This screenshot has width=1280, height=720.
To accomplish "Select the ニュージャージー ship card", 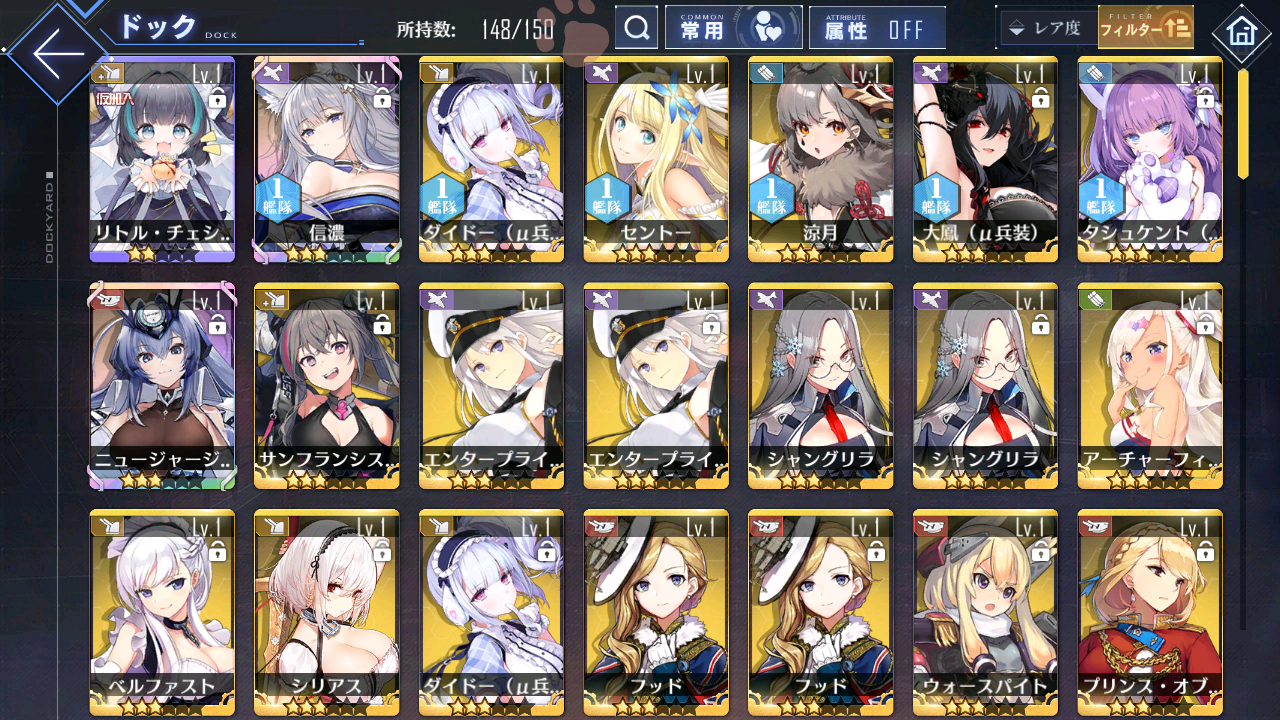I will (162, 385).
